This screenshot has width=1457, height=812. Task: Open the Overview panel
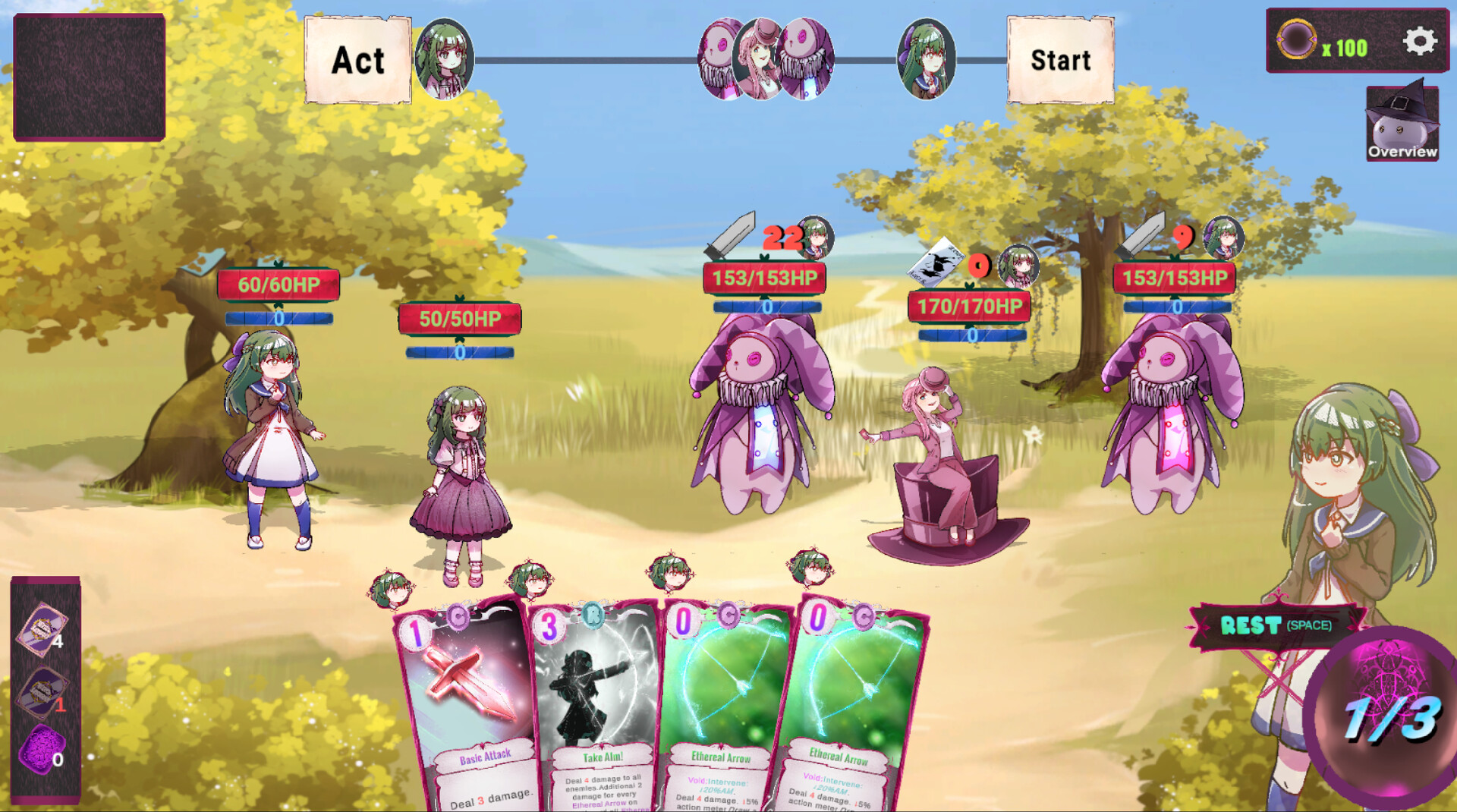[1402, 123]
